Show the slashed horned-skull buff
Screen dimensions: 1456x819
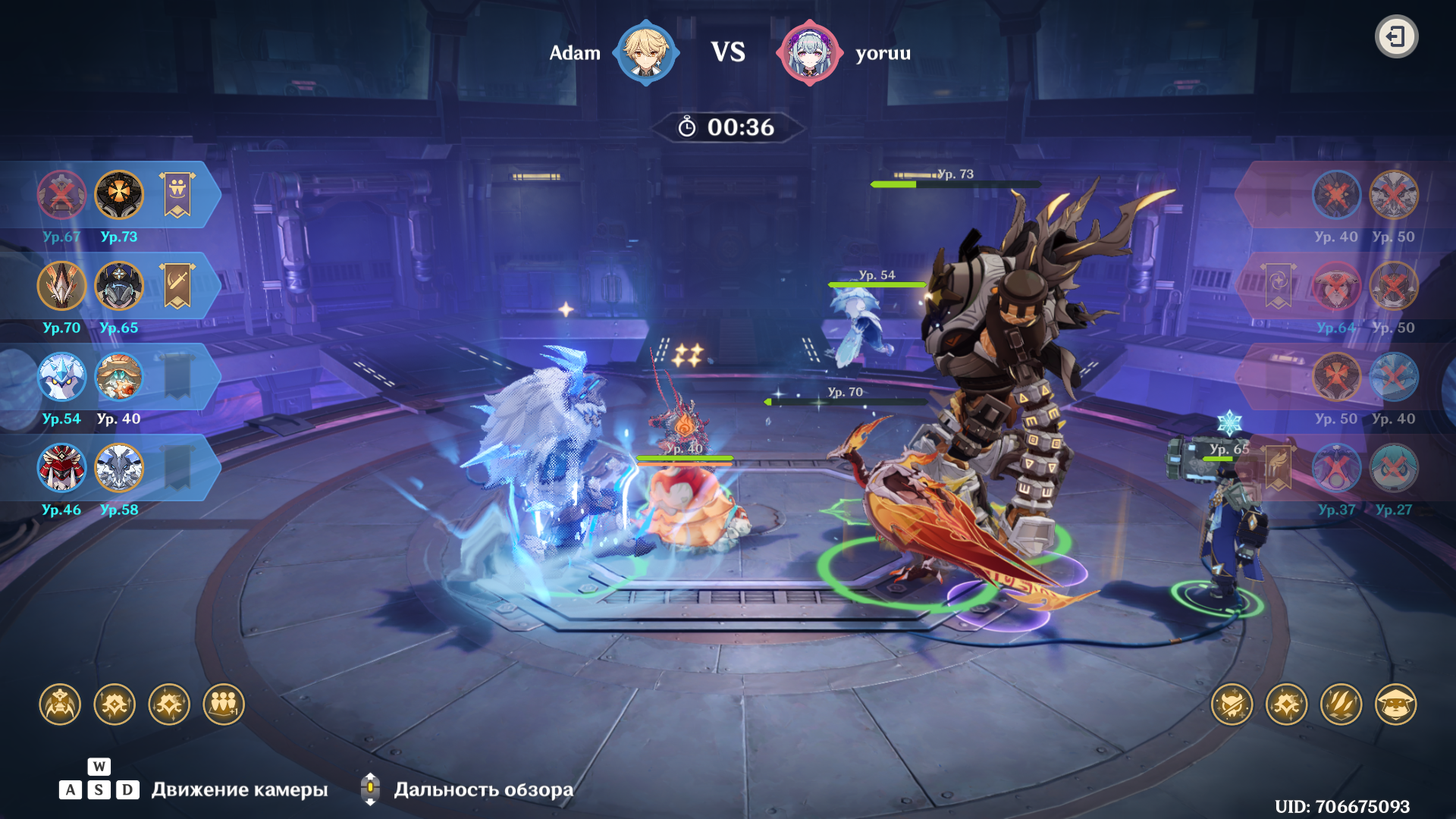click(x=1232, y=704)
